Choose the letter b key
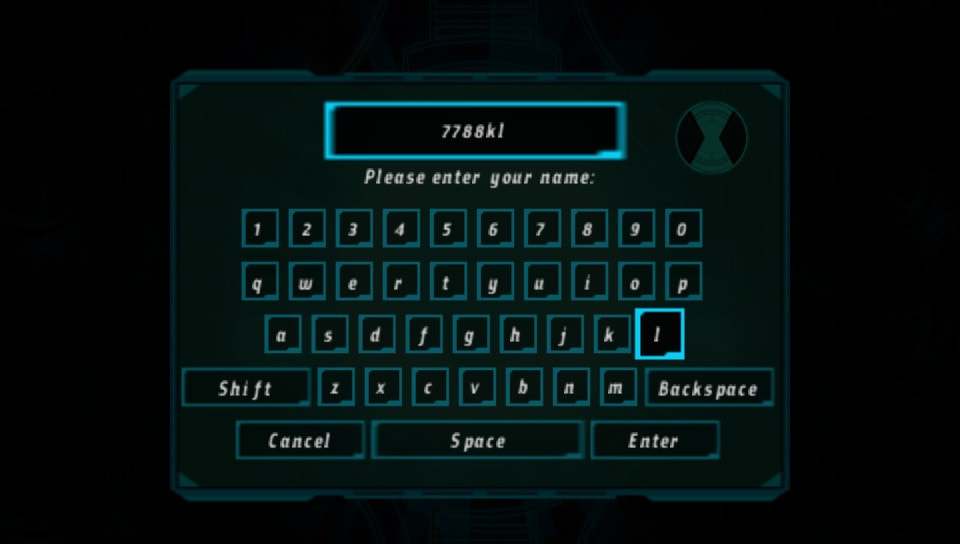This screenshot has height=544, width=960. (x=524, y=388)
